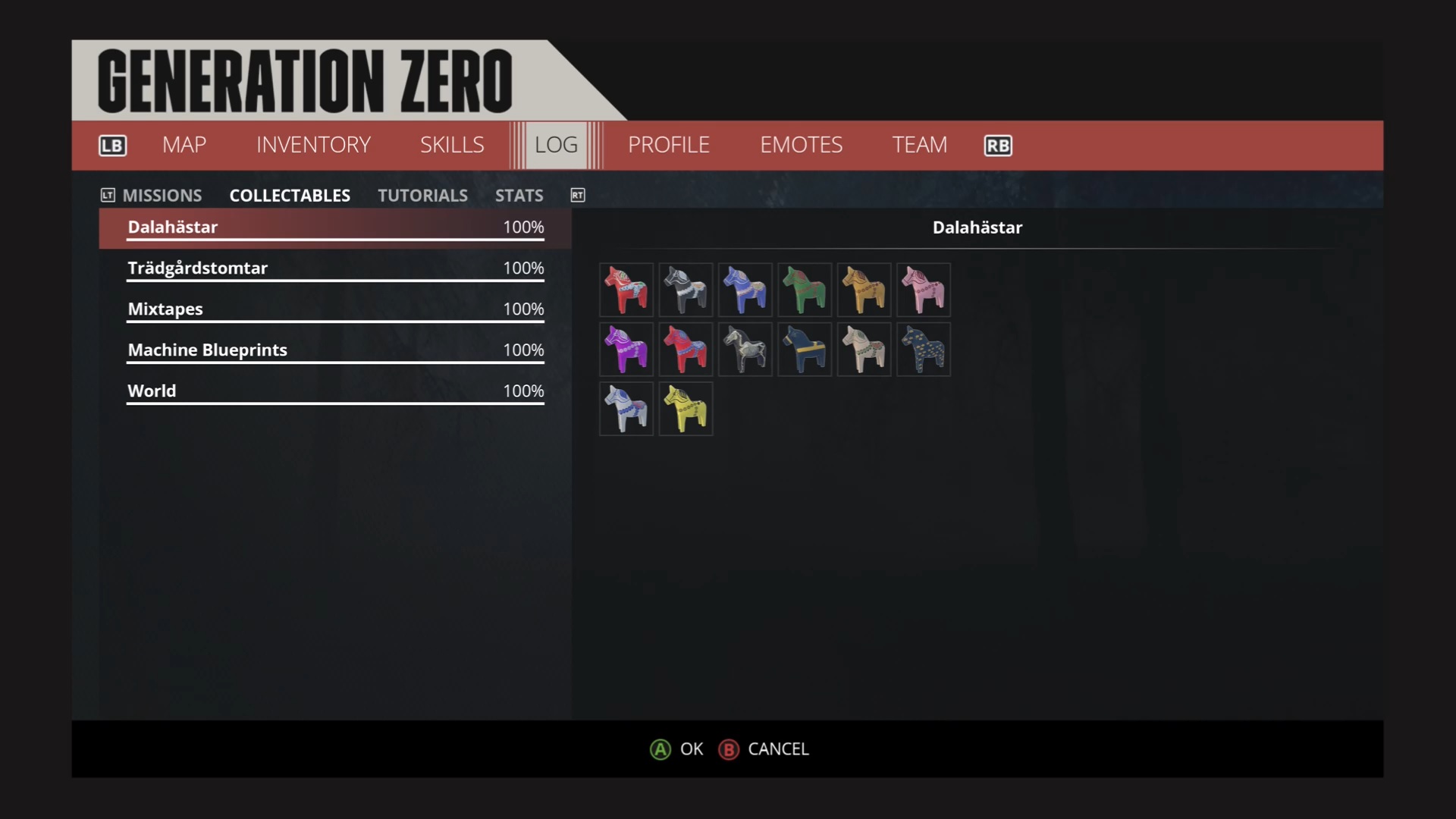Go to the Skills tab
Image resolution: width=1456 pixels, height=819 pixels.
[452, 145]
